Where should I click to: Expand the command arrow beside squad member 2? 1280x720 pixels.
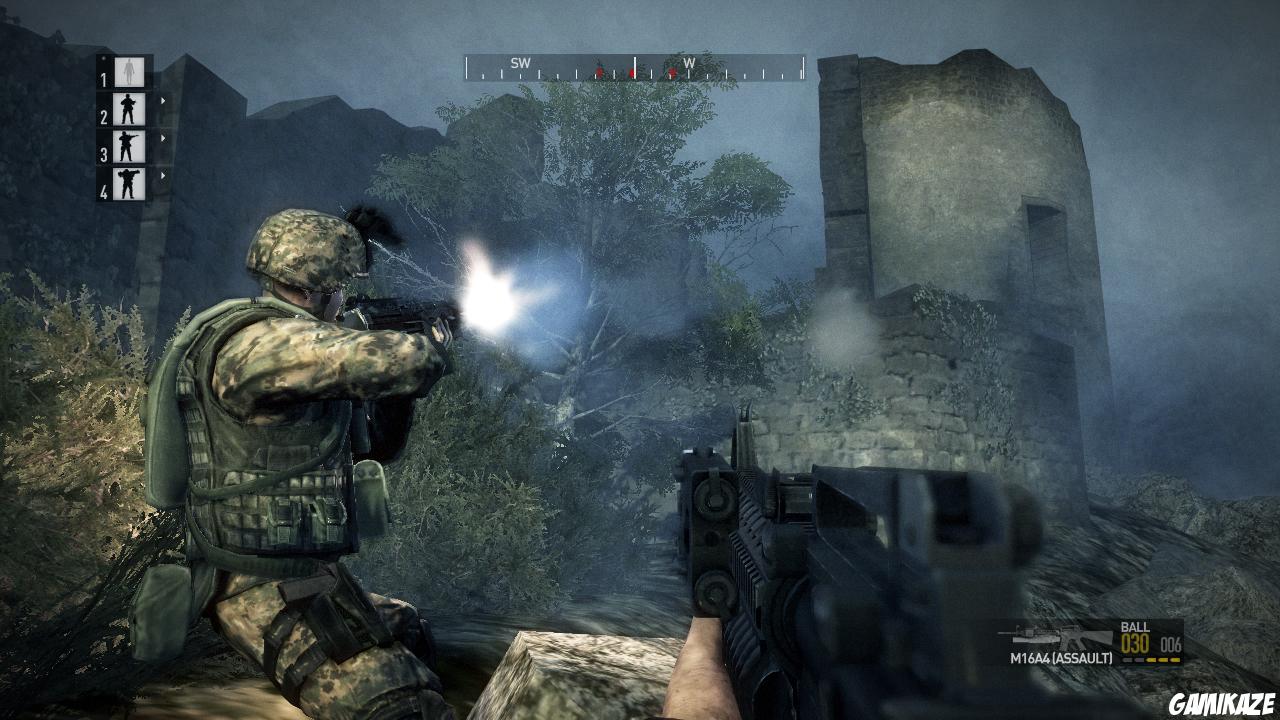click(162, 100)
